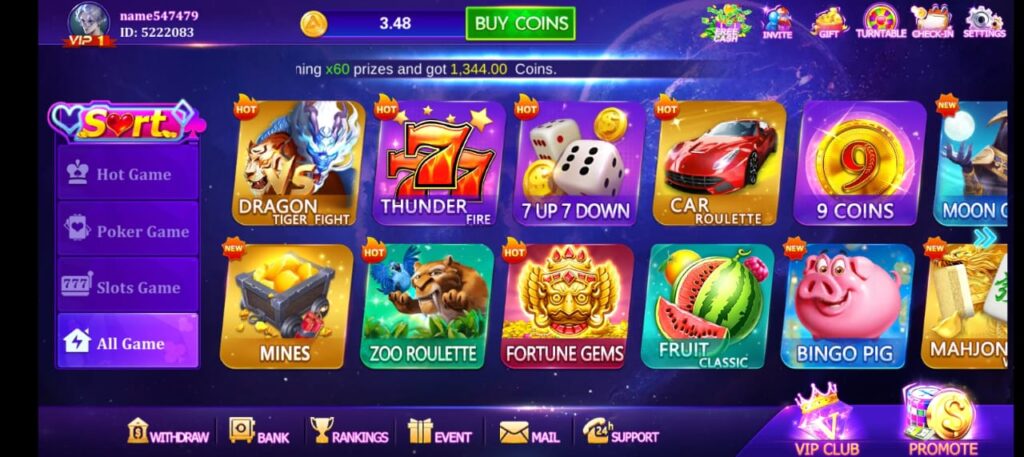
Task: Click the green Buy Coins button
Action: point(520,23)
